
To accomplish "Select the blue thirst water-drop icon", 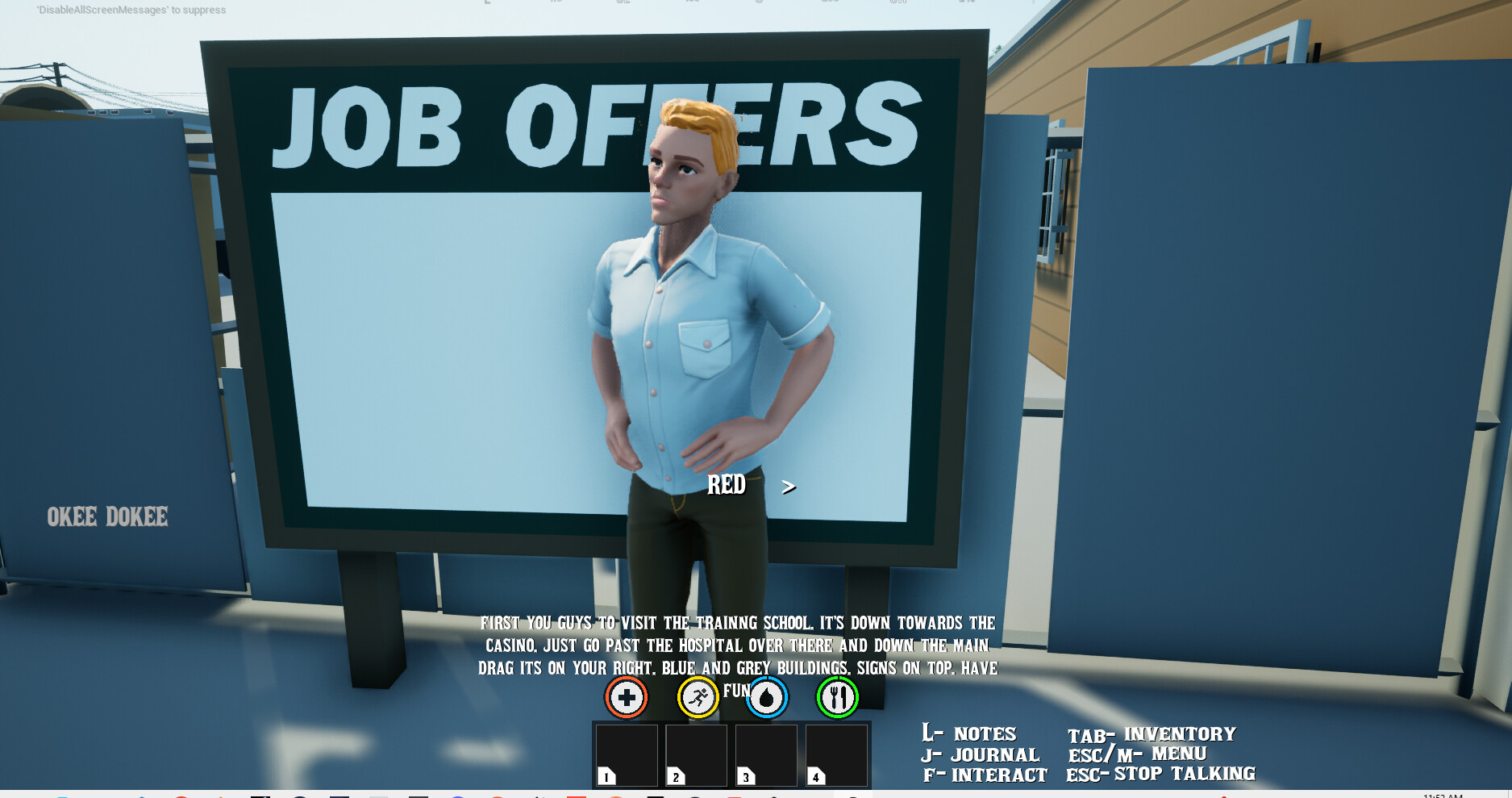I will point(767,696).
